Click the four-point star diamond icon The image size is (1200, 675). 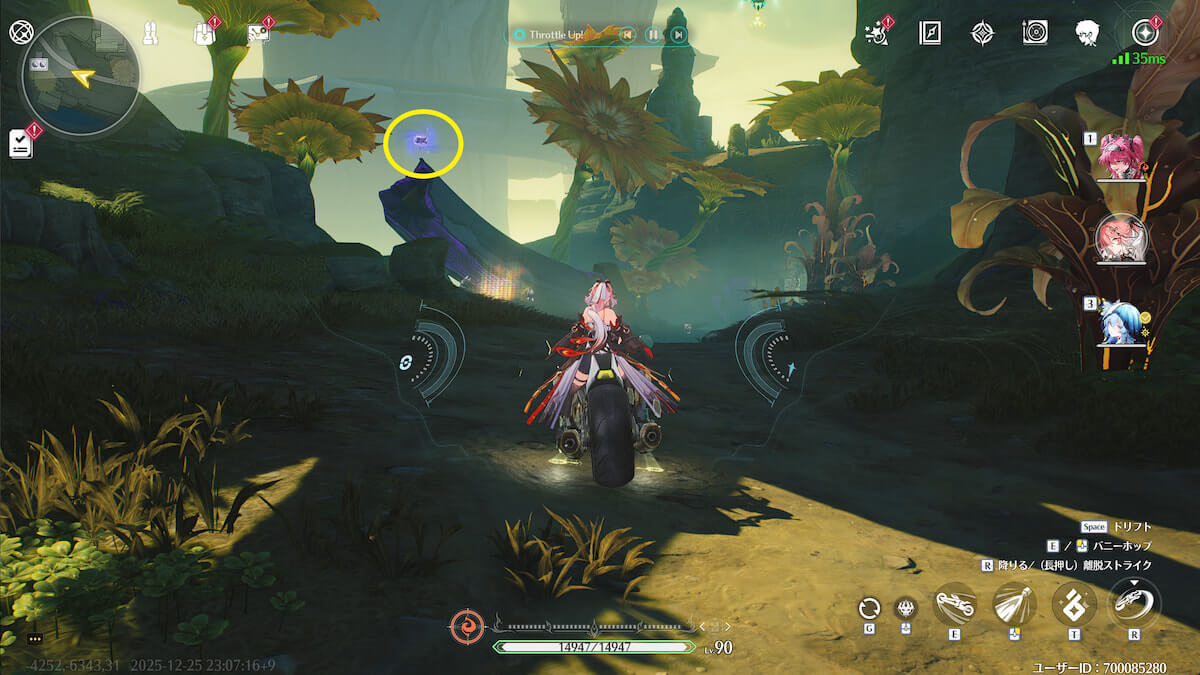tap(982, 33)
